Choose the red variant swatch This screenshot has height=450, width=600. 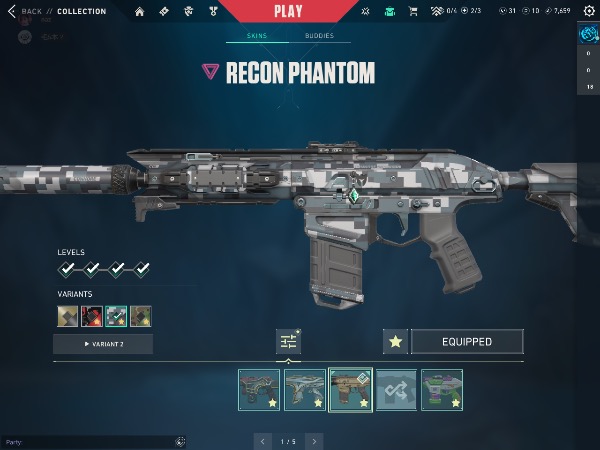[x=92, y=317]
